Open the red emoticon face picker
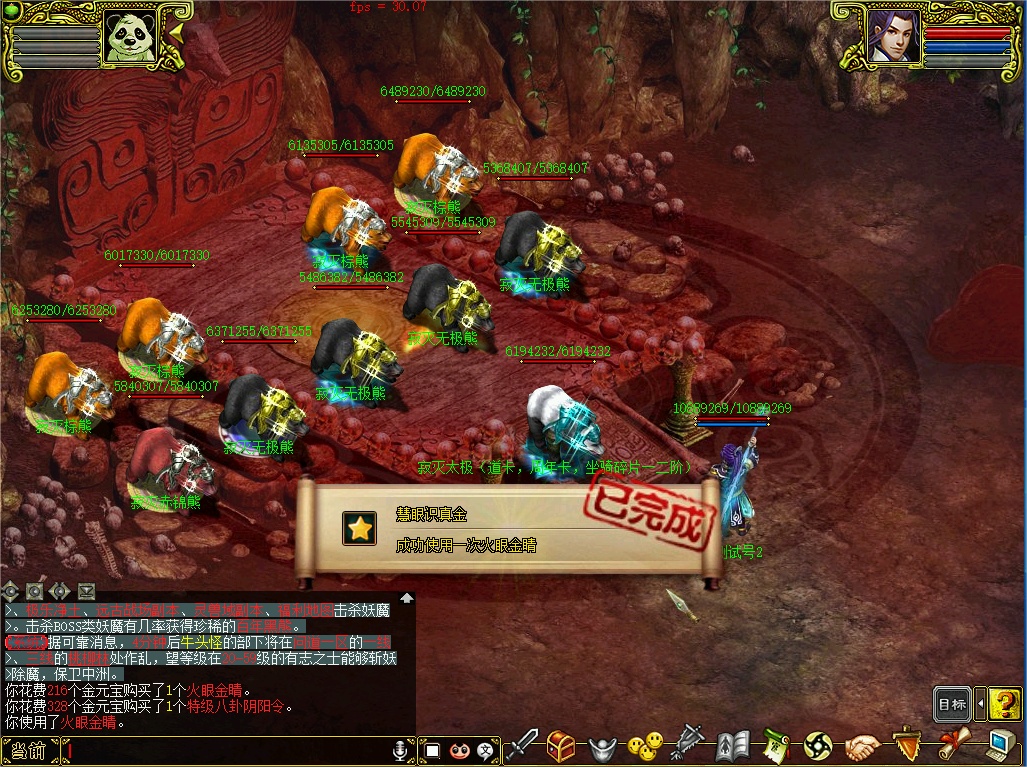The width and height of the screenshot is (1027, 767). 460,750
